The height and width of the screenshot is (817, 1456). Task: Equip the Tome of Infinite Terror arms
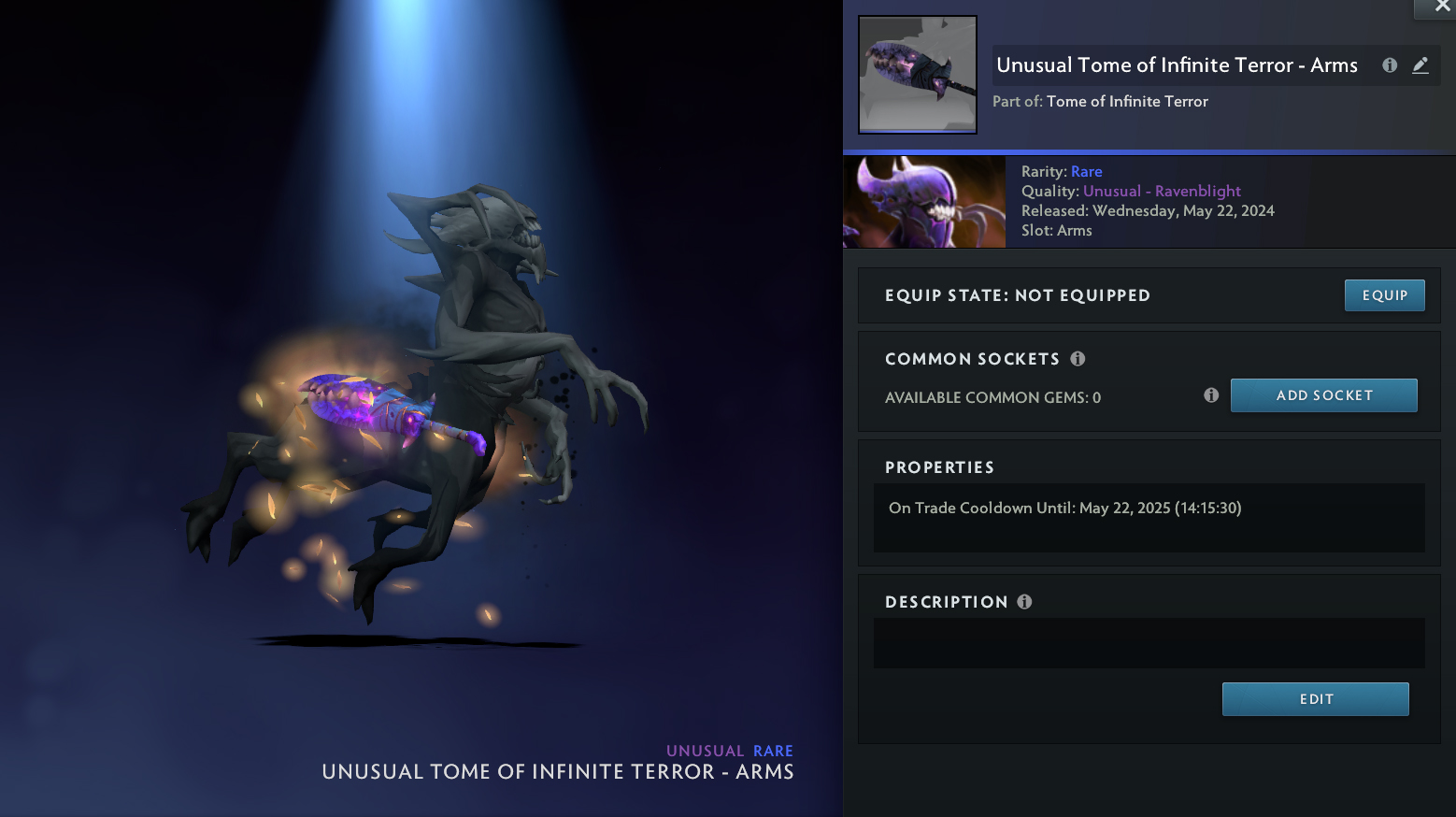1384,295
